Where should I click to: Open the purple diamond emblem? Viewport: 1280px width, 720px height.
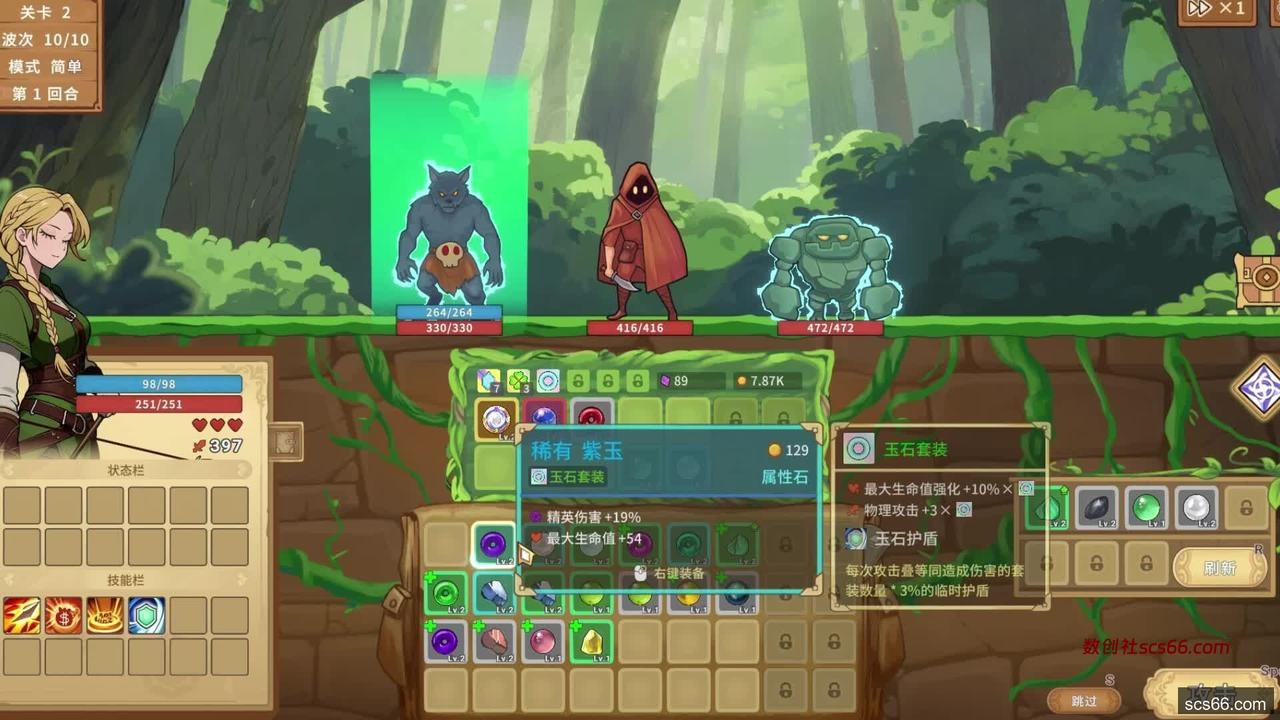pos(1258,388)
